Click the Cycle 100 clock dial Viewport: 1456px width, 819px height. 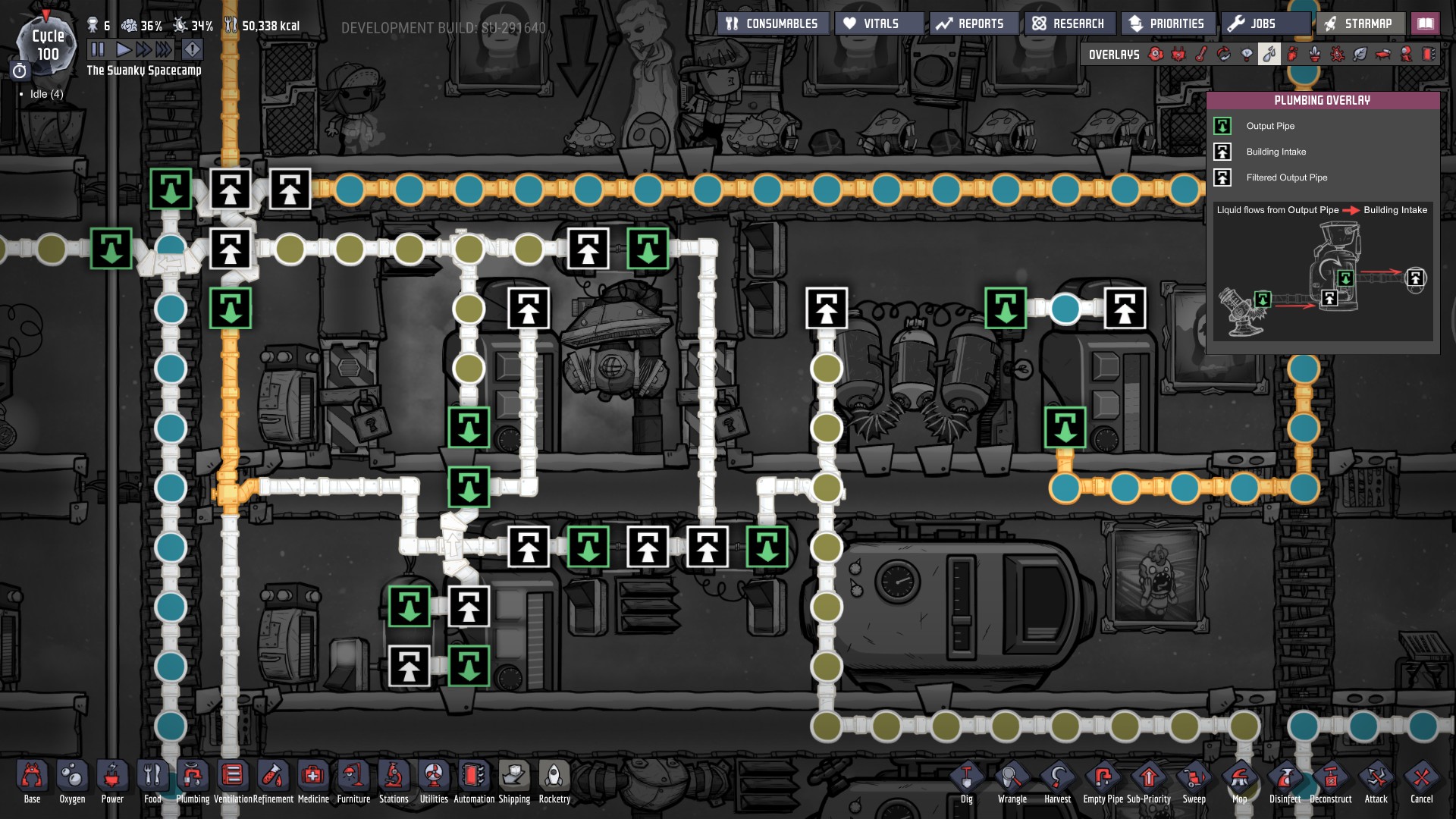pos(45,45)
